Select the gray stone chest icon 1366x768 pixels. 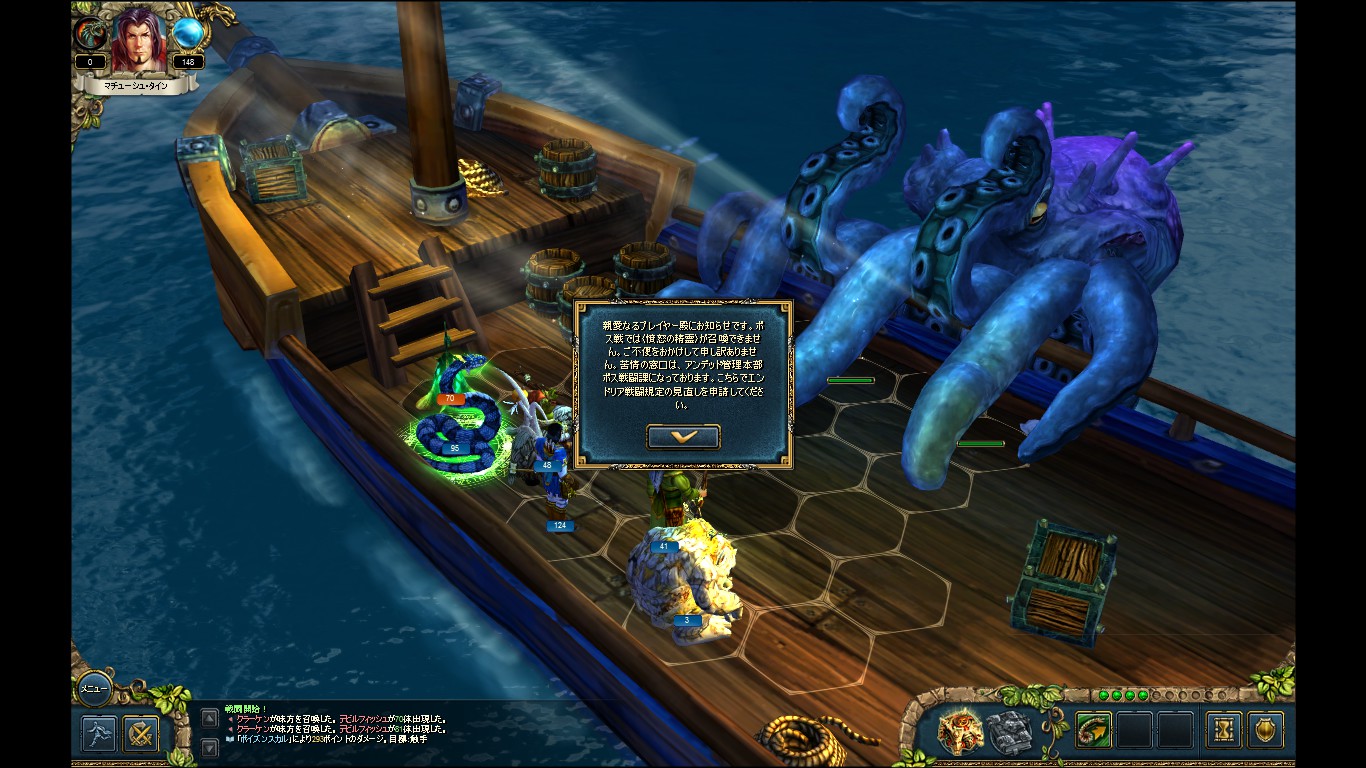point(1009,731)
